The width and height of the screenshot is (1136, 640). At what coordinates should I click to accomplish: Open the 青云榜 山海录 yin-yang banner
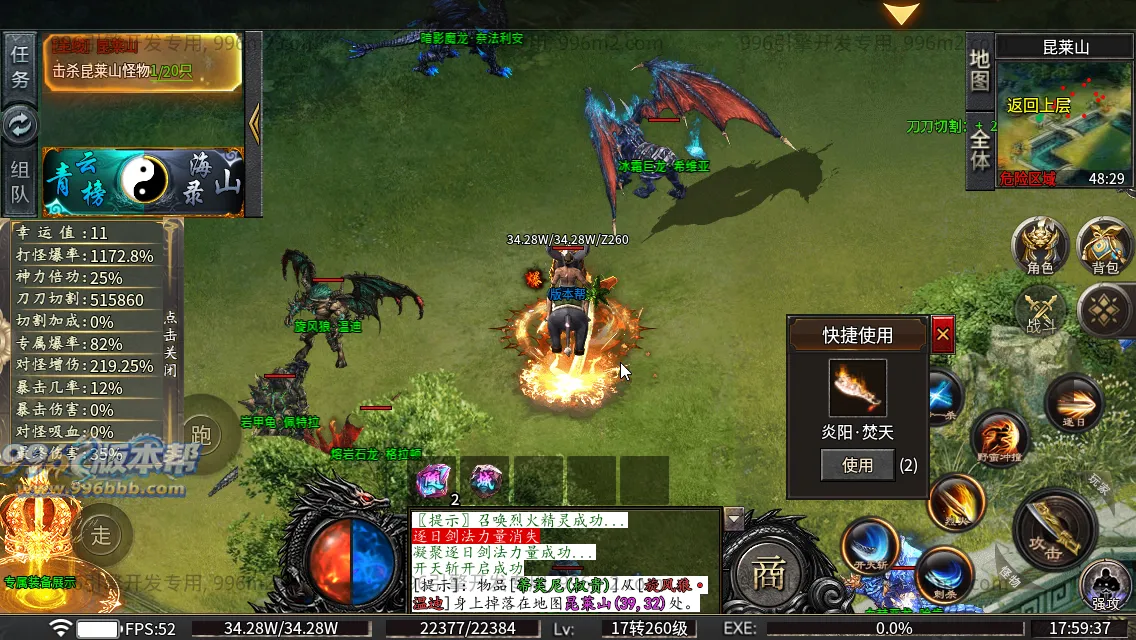pos(143,182)
